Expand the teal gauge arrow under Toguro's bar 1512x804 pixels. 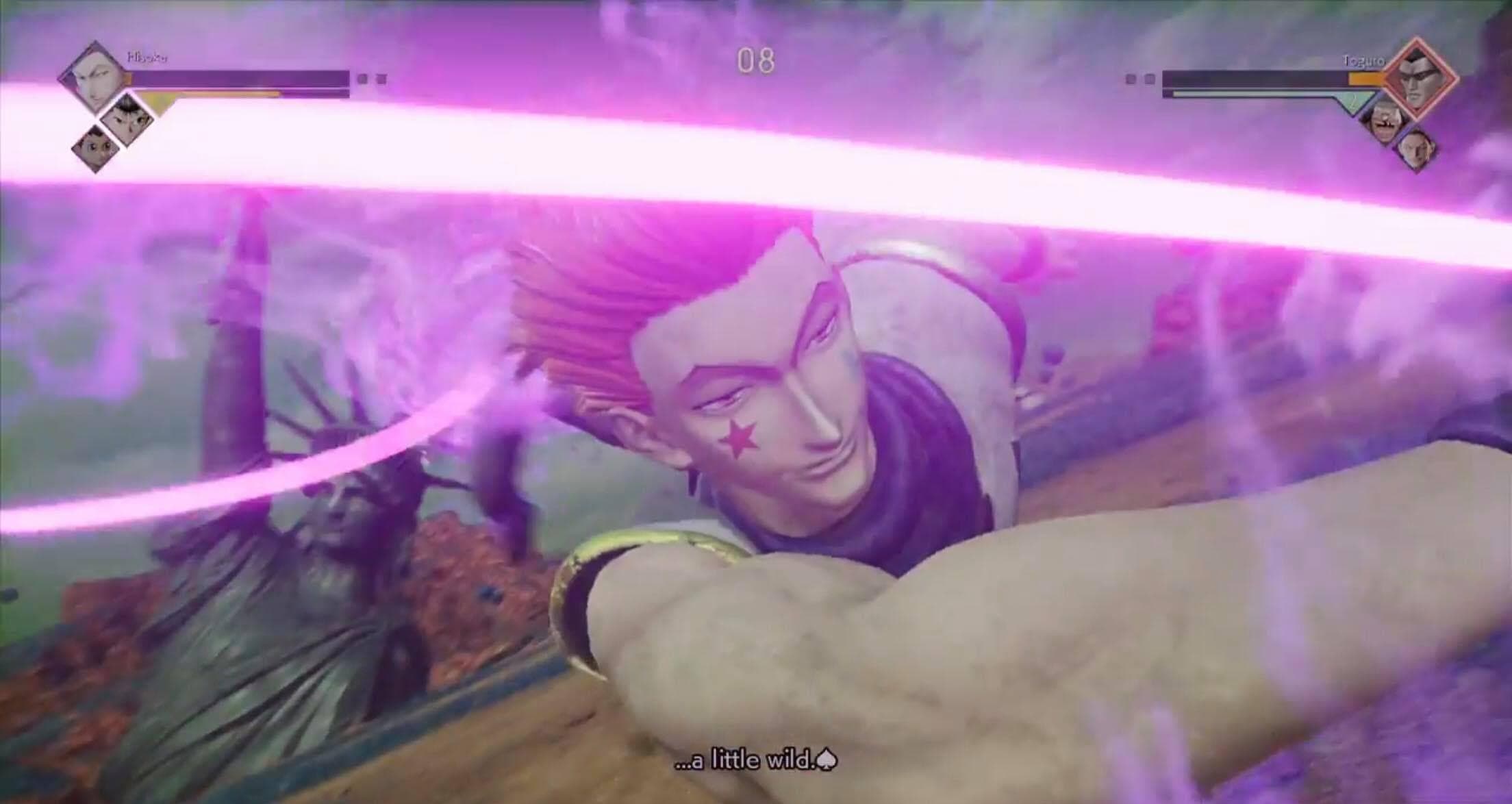1353,101
